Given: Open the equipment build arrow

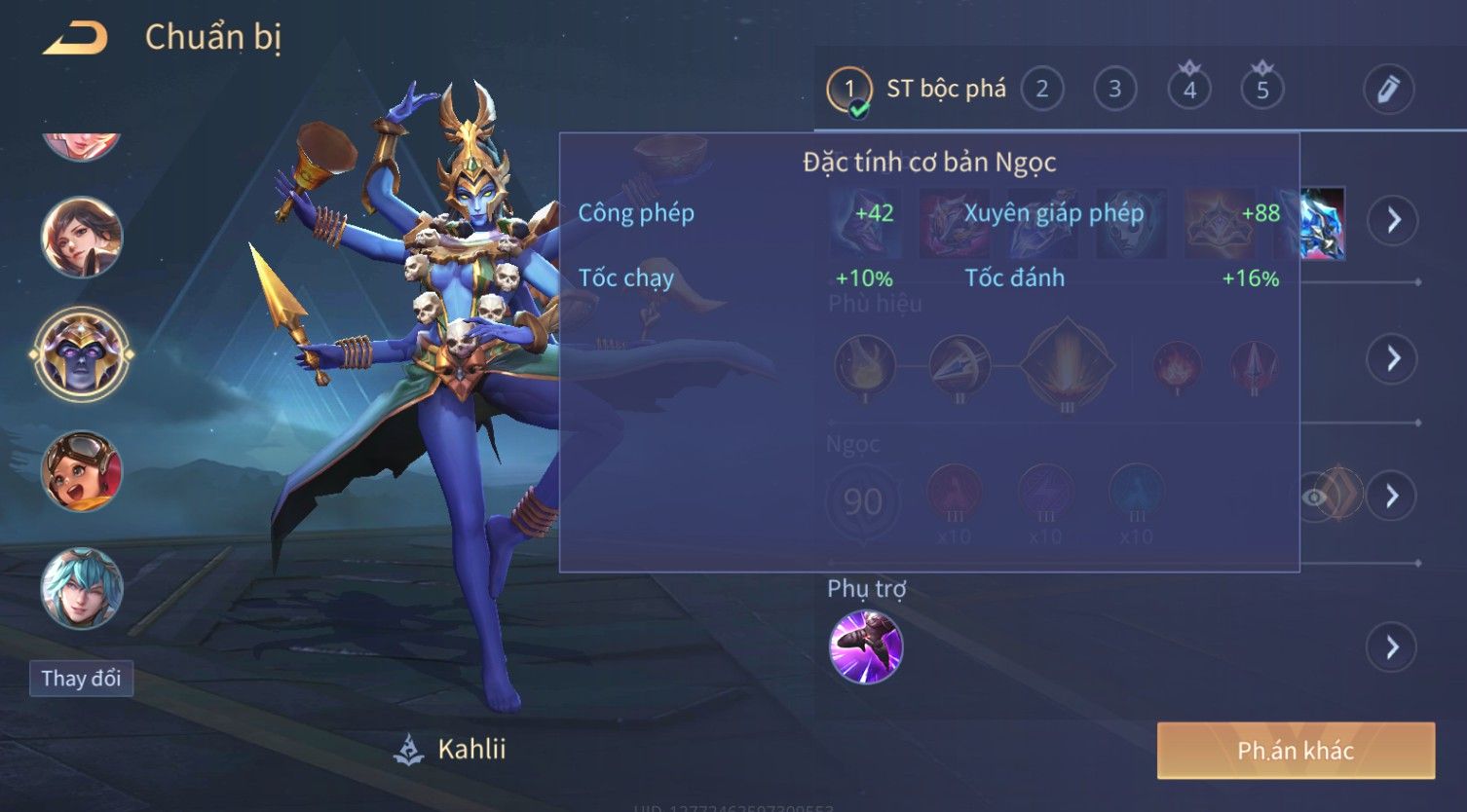Looking at the screenshot, I should coord(1393,221).
